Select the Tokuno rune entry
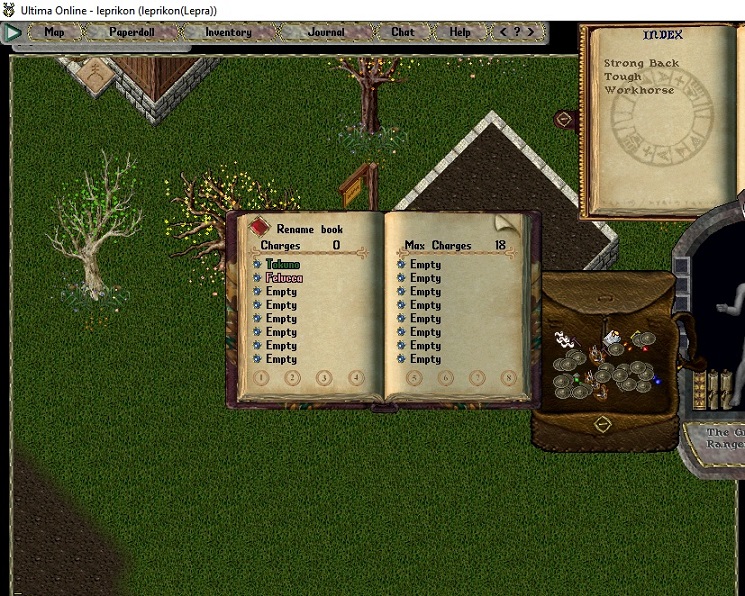Viewport: 745px width, 596px height. pyautogui.click(x=282, y=265)
